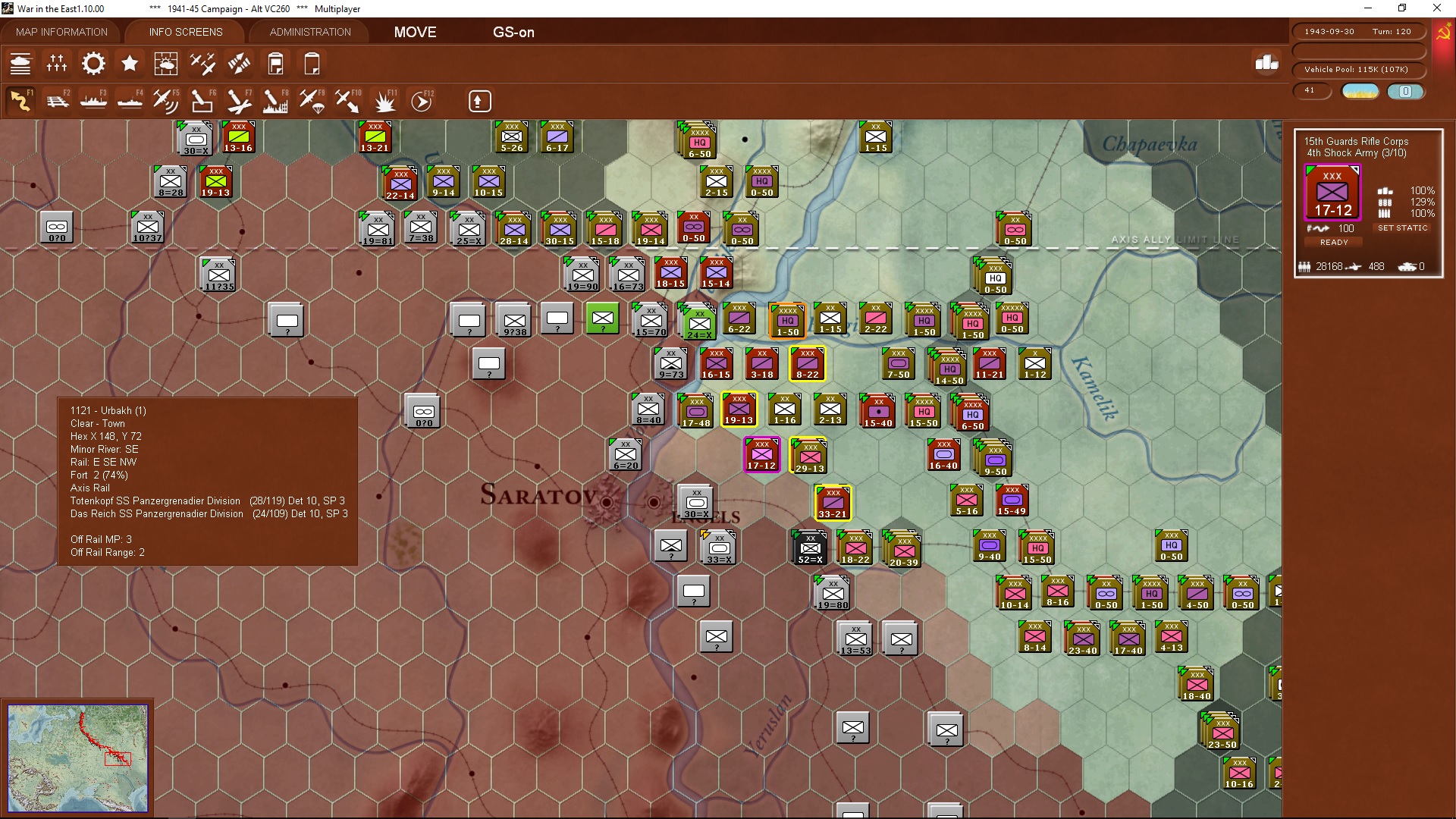The image size is (1456, 819).
Task: Navigate using the minimap in bottom left
Action: tap(80, 758)
